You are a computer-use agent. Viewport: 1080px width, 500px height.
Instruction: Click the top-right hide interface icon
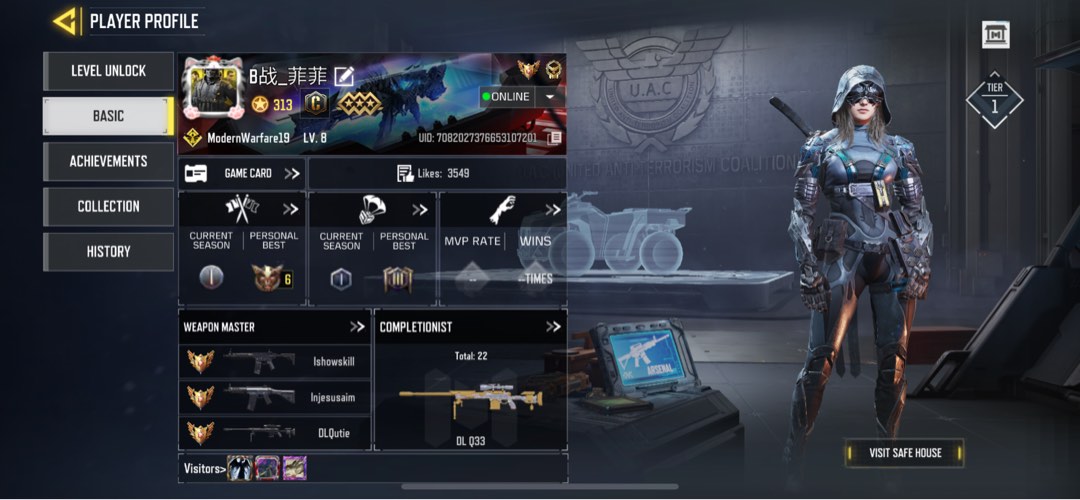(995, 35)
